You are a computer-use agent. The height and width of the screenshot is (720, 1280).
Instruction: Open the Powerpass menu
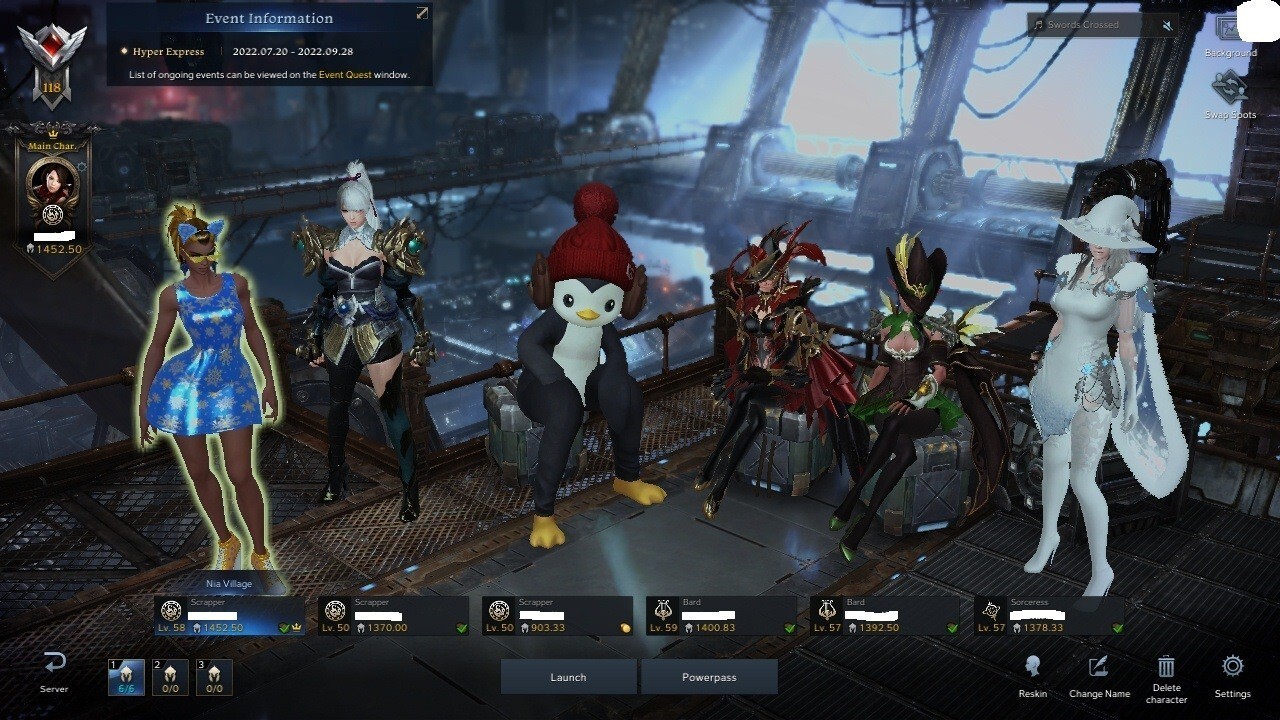pyautogui.click(x=709, y=677)
